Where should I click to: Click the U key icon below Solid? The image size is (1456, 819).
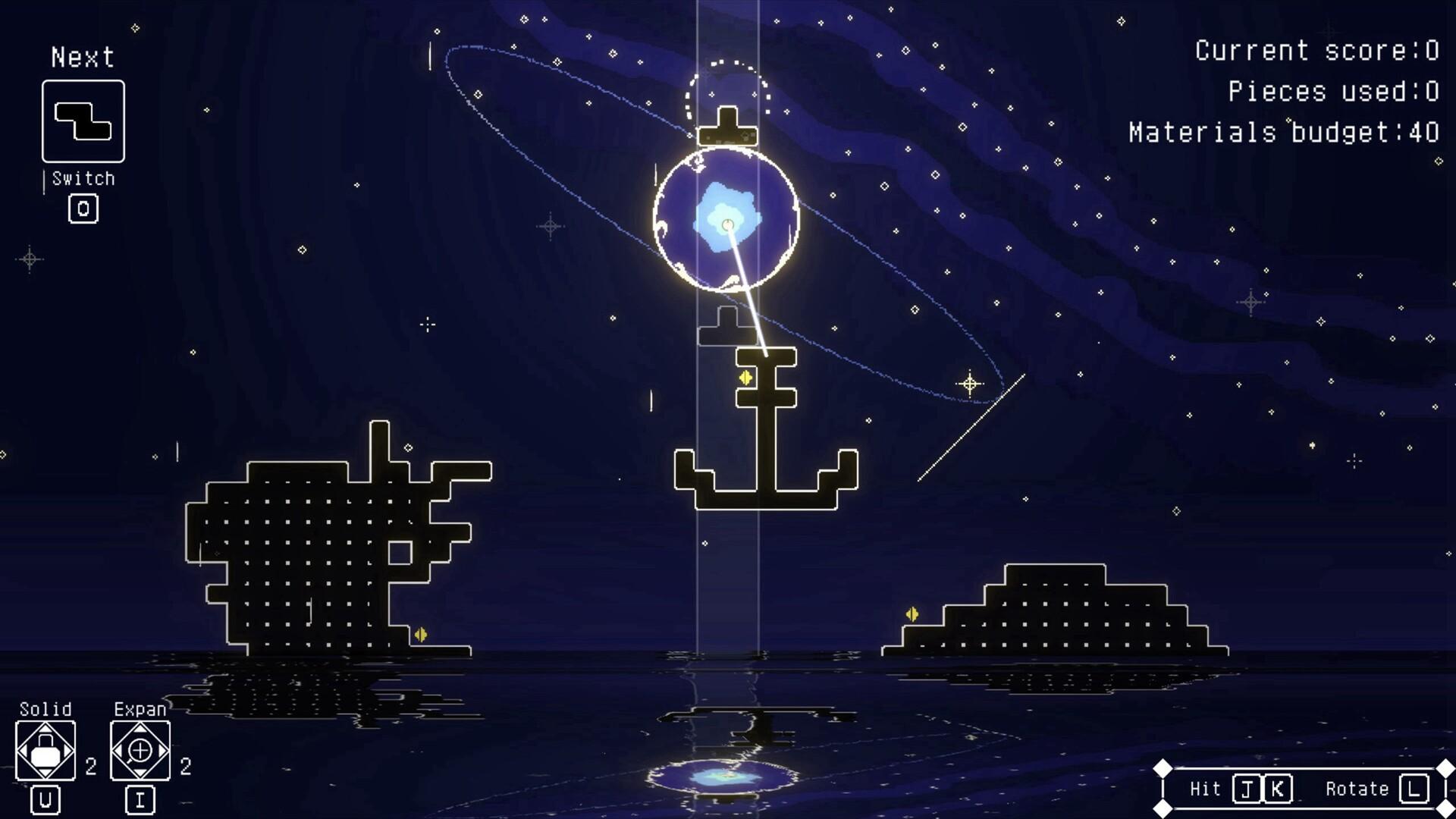[45, 800]
